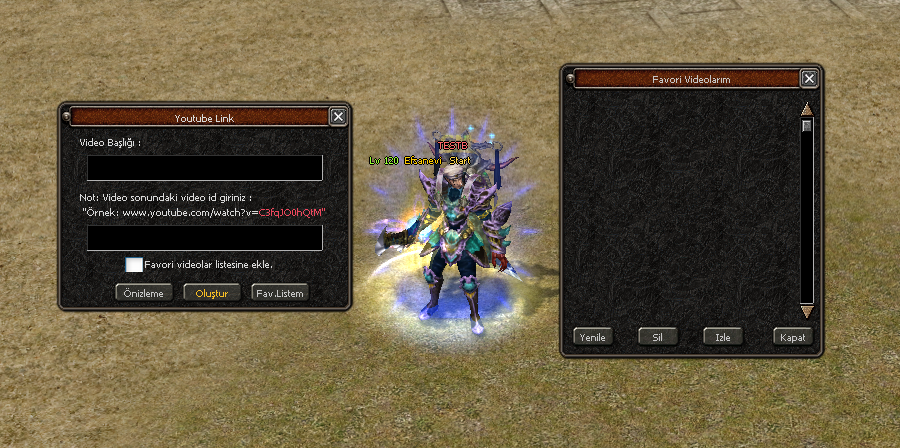Choose the Kapat button

coord(793,337)
